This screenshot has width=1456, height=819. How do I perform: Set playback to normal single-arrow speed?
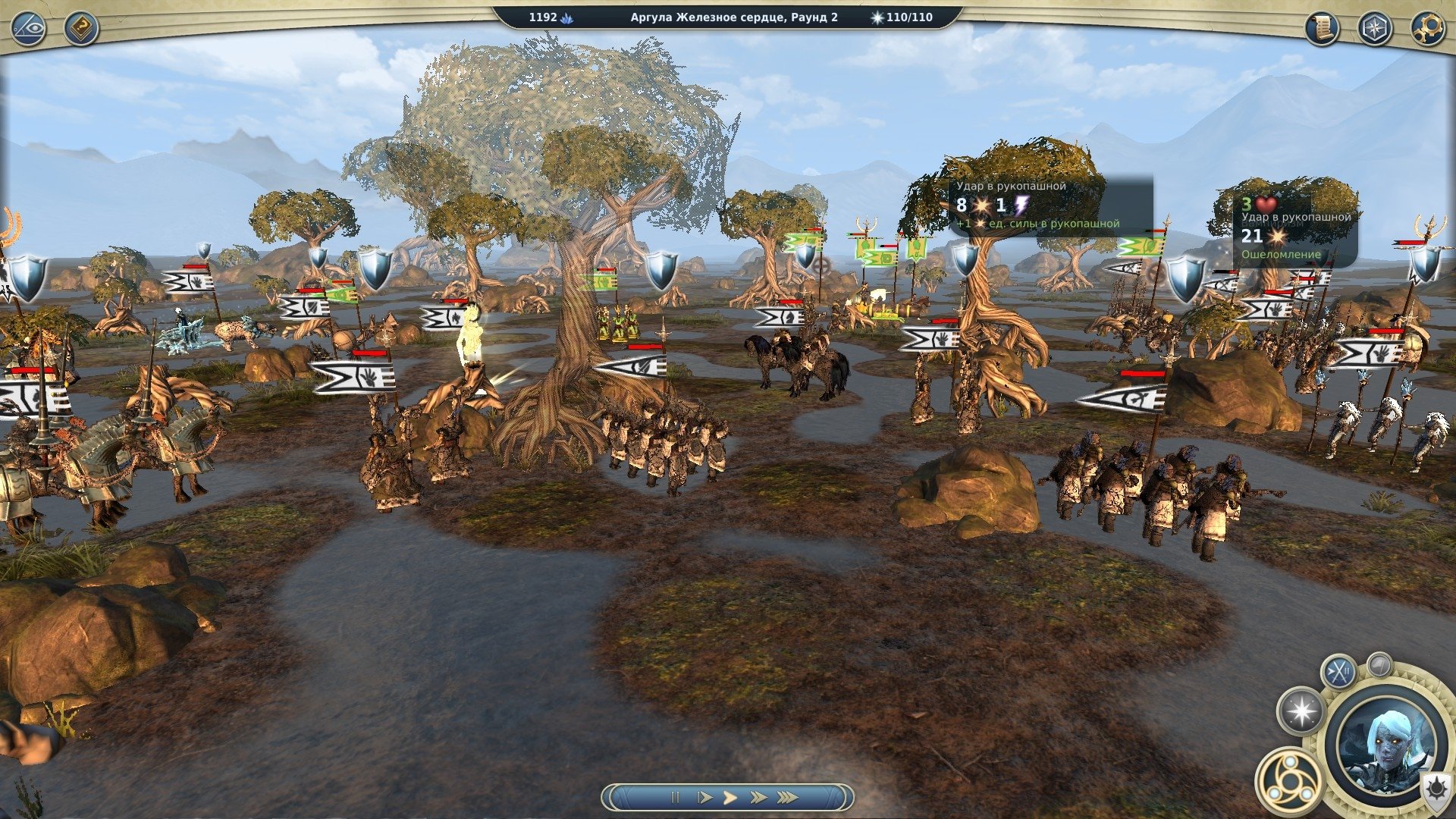(x=730, y=797)
